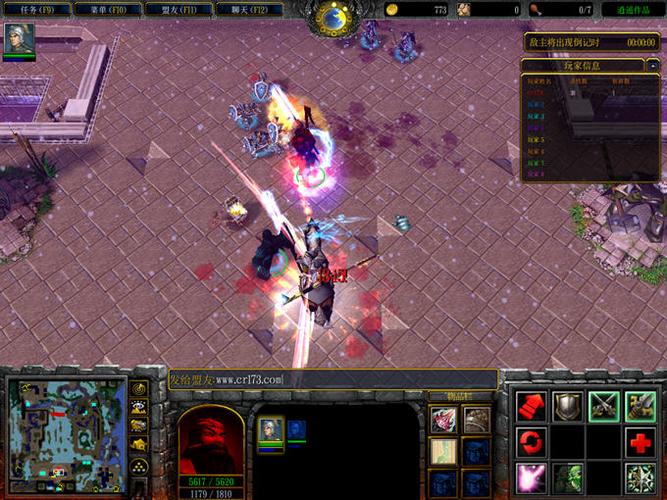Select the hero portrait icon at top-left
This screenshot has height=500, width=667.
point(20,39)
